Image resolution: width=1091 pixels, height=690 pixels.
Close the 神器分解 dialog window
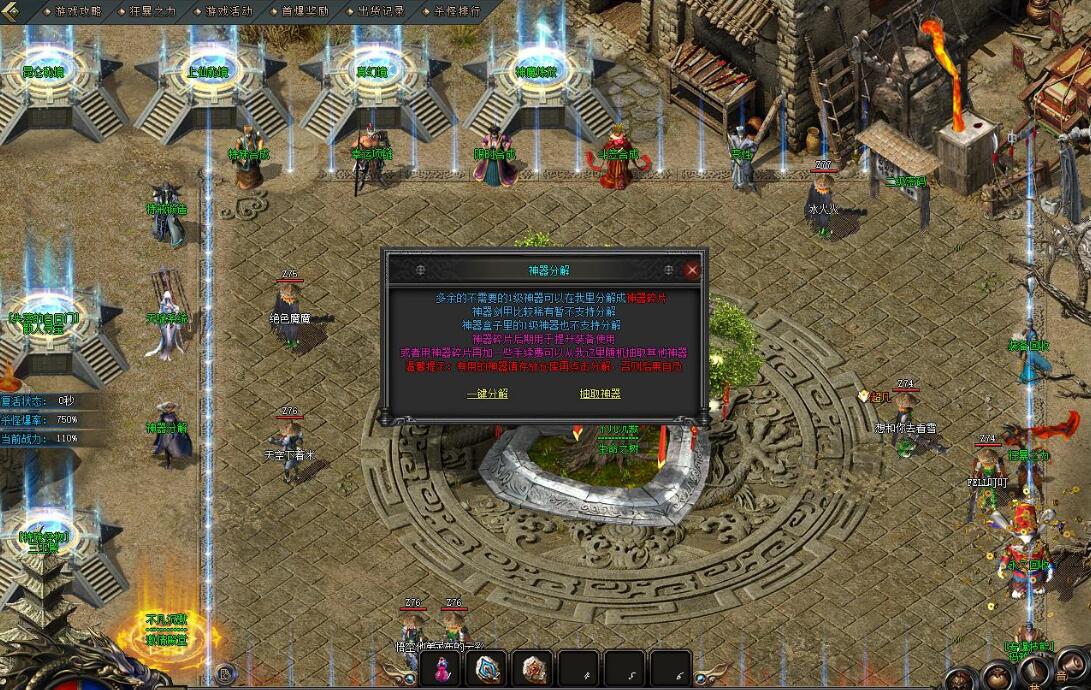[692, 270]
